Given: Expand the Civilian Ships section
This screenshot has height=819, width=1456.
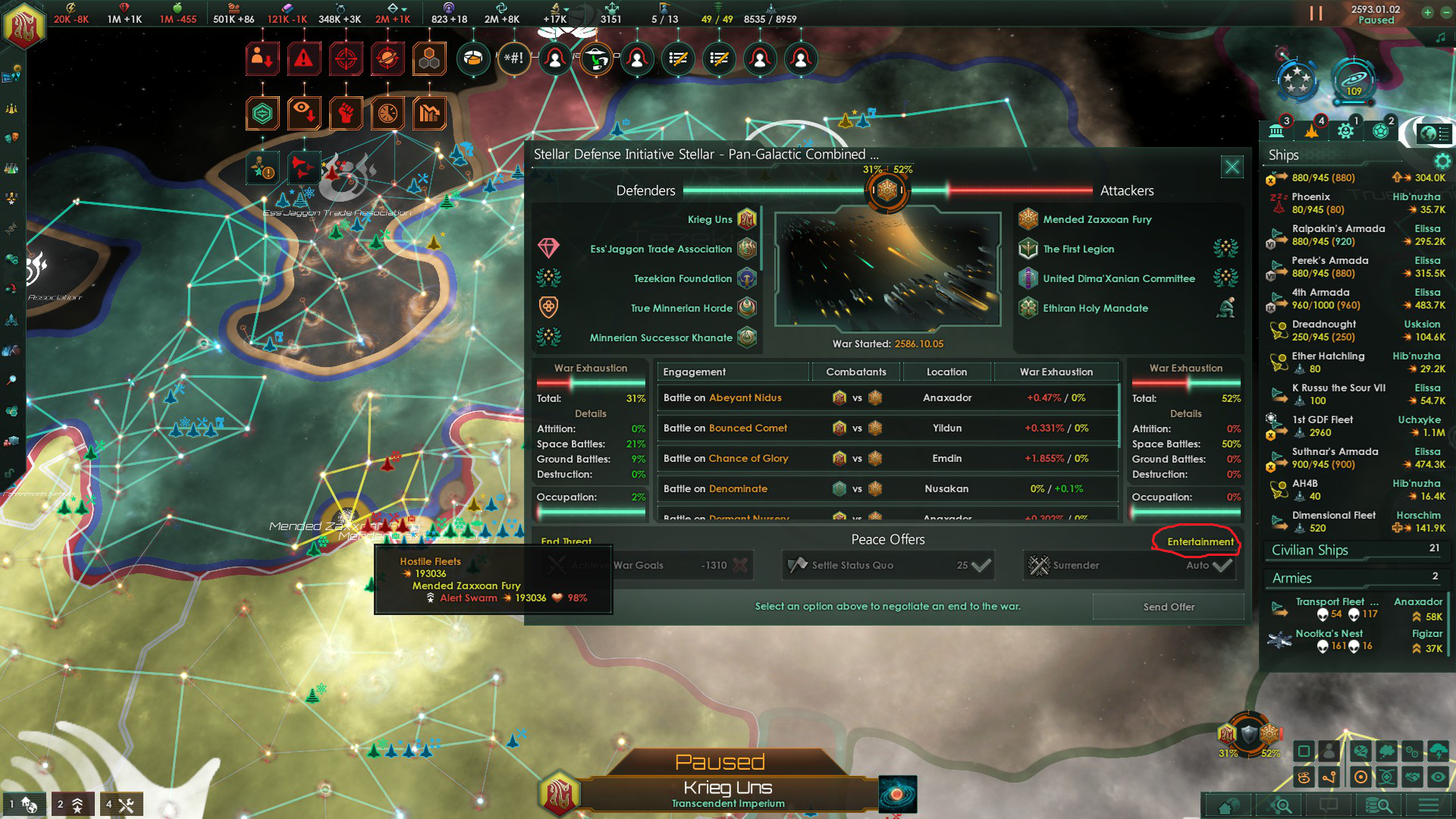Looking at the screenshot, I should coord(1310,550).
